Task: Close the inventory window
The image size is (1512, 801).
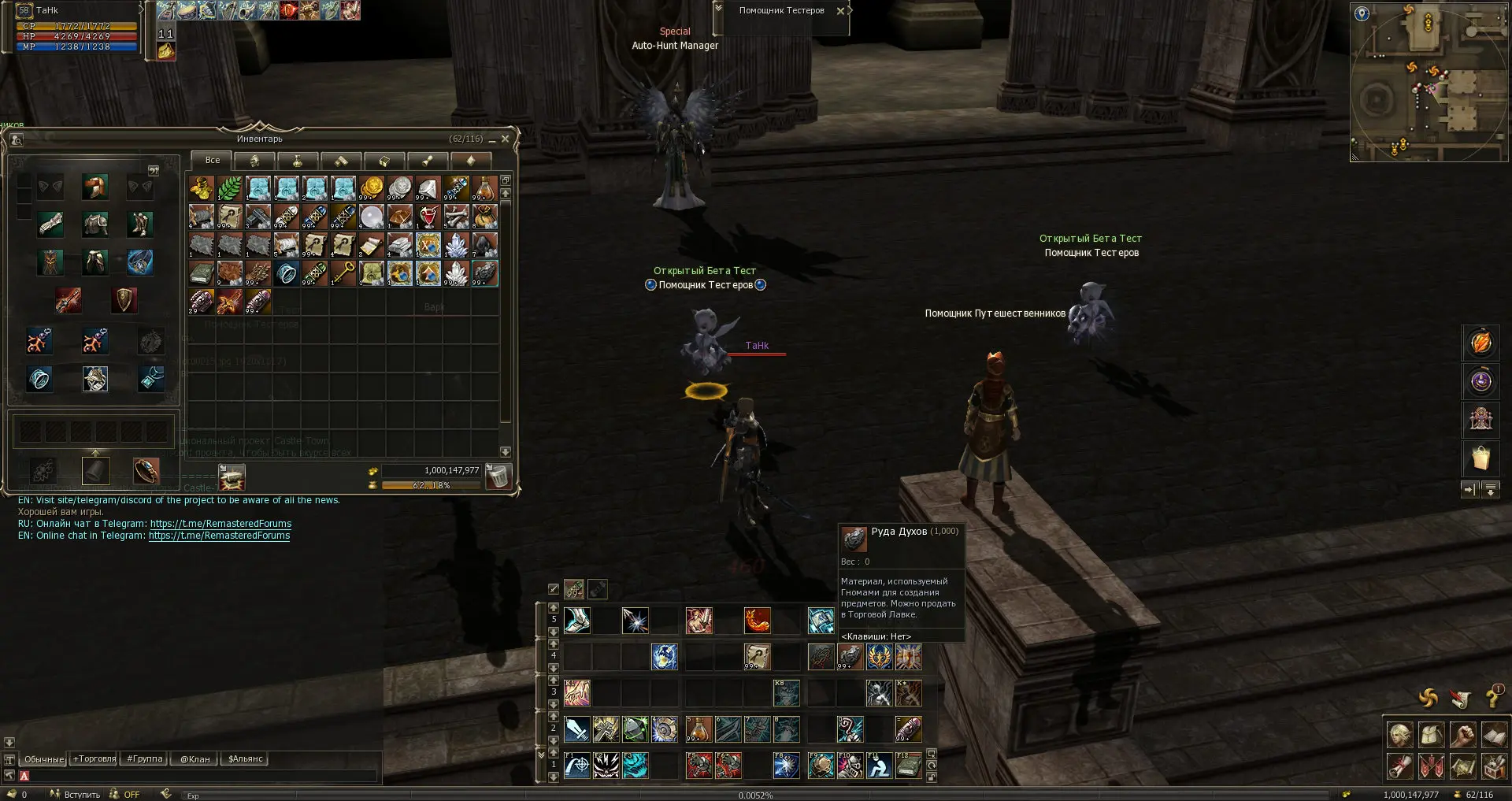Action: pyautogui.click(x=506, y=139)
